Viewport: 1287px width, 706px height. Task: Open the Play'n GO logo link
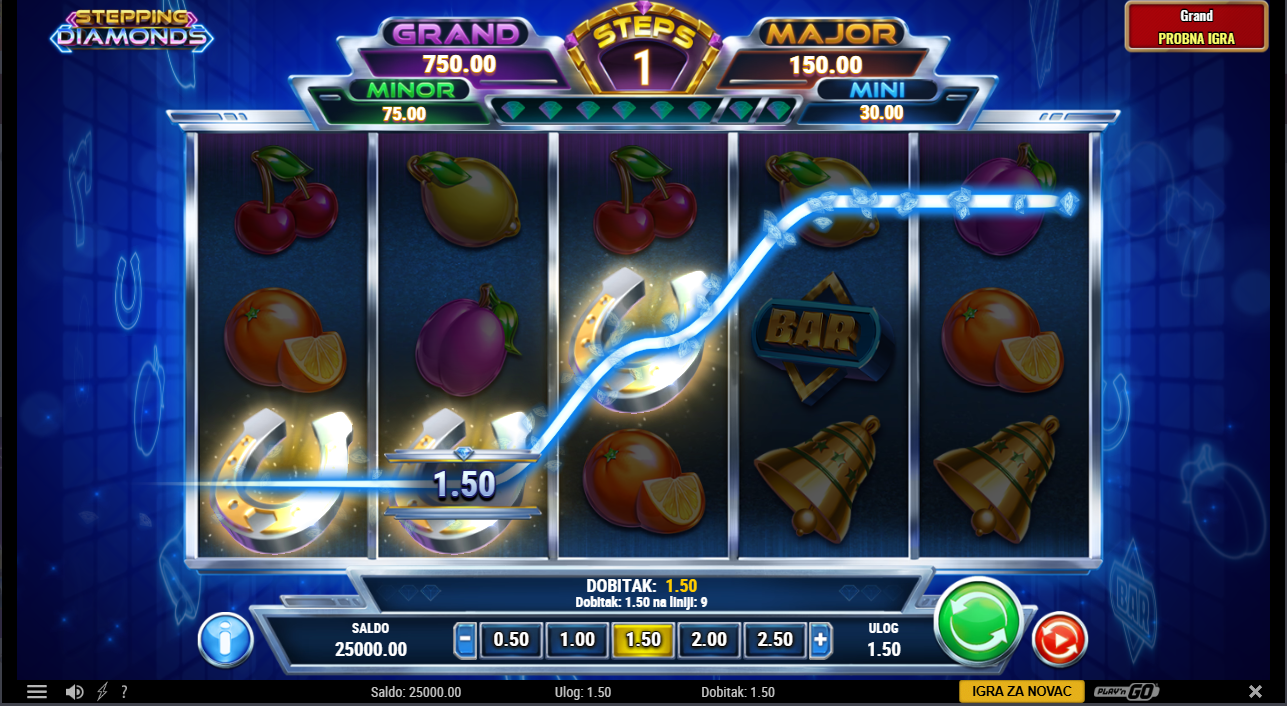click(1126, 692)
